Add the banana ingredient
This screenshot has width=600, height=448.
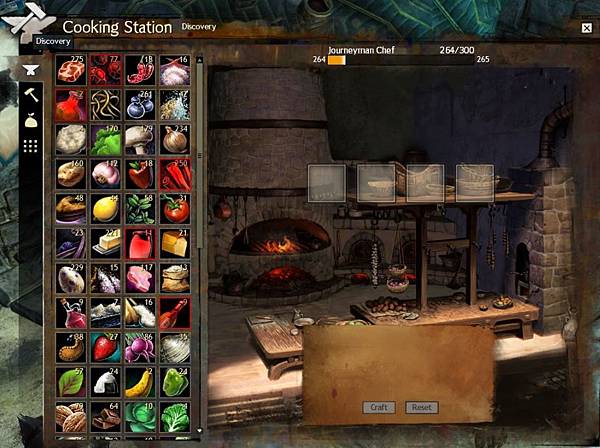pyautogui.click(x=140, y=382)
